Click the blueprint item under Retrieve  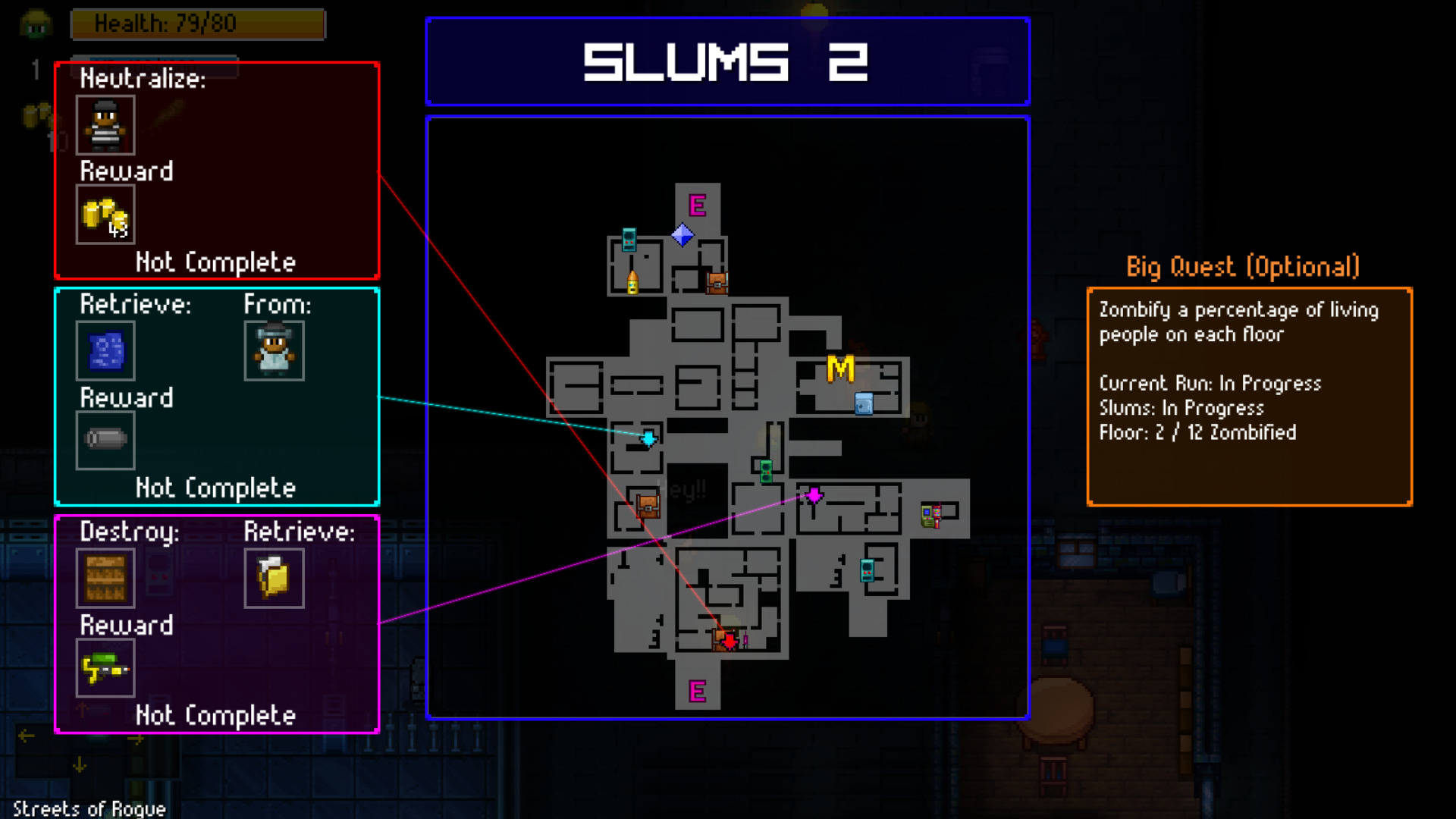click(x=105, y=351)
